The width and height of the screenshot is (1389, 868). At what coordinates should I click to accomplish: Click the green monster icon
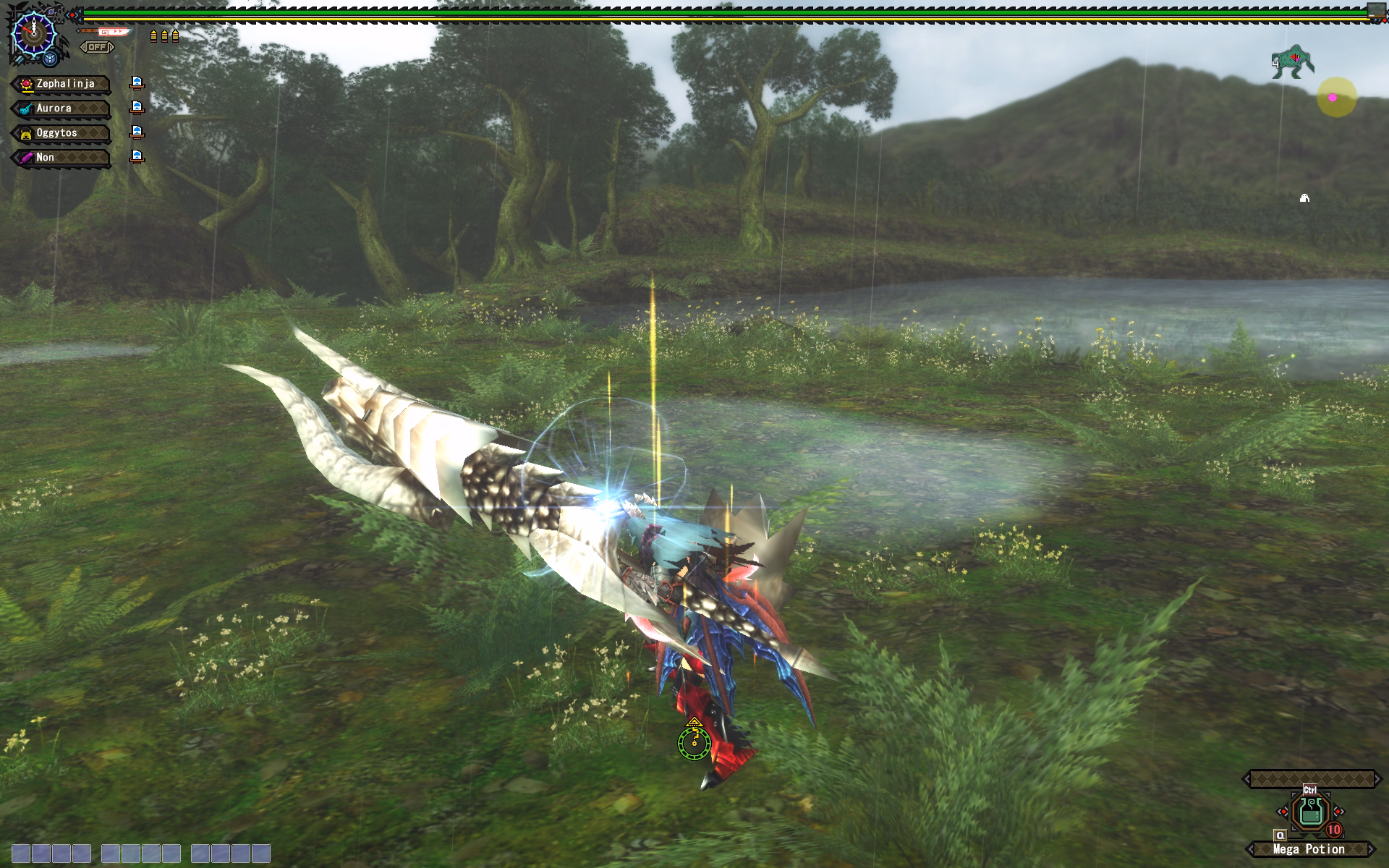(1293, 61)
